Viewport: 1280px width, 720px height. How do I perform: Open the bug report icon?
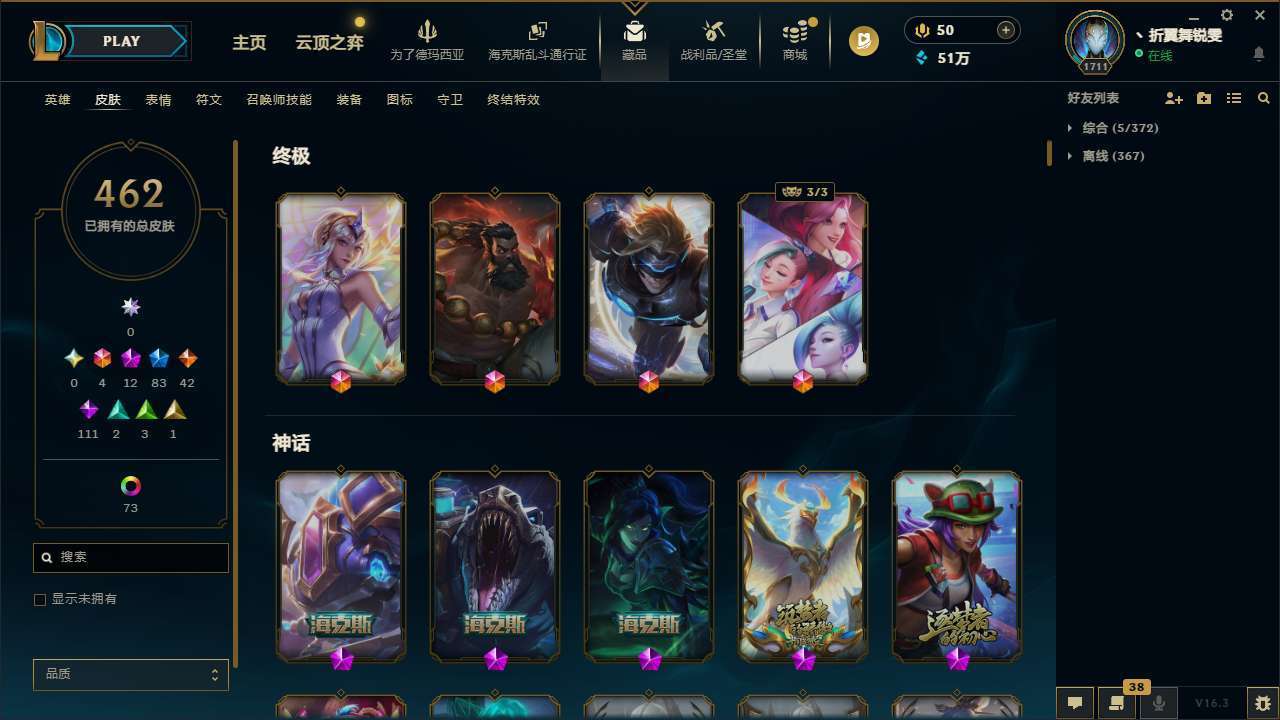[x=1263, y=703]
